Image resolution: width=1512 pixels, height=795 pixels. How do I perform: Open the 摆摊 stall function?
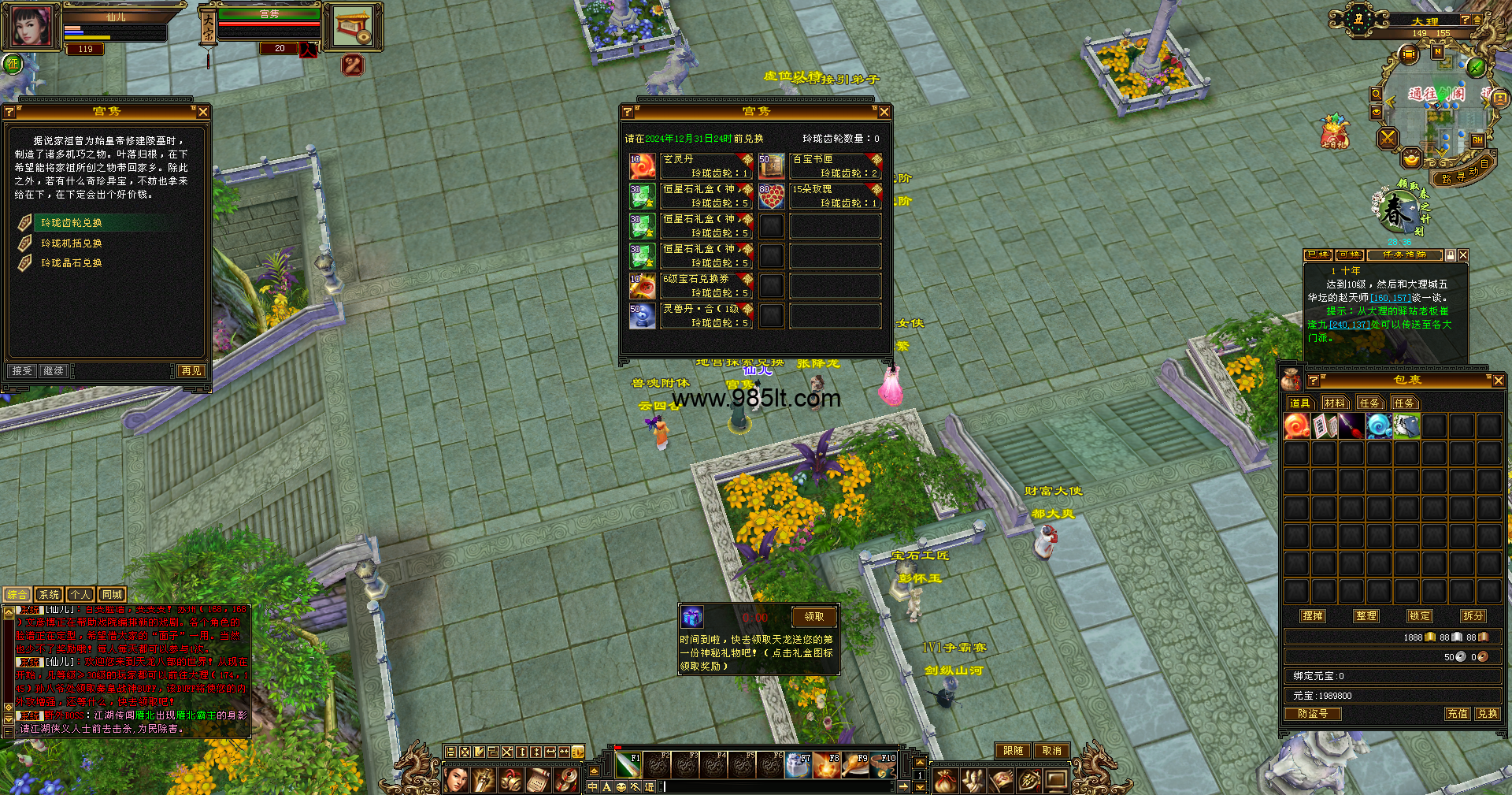(1313, 616)
